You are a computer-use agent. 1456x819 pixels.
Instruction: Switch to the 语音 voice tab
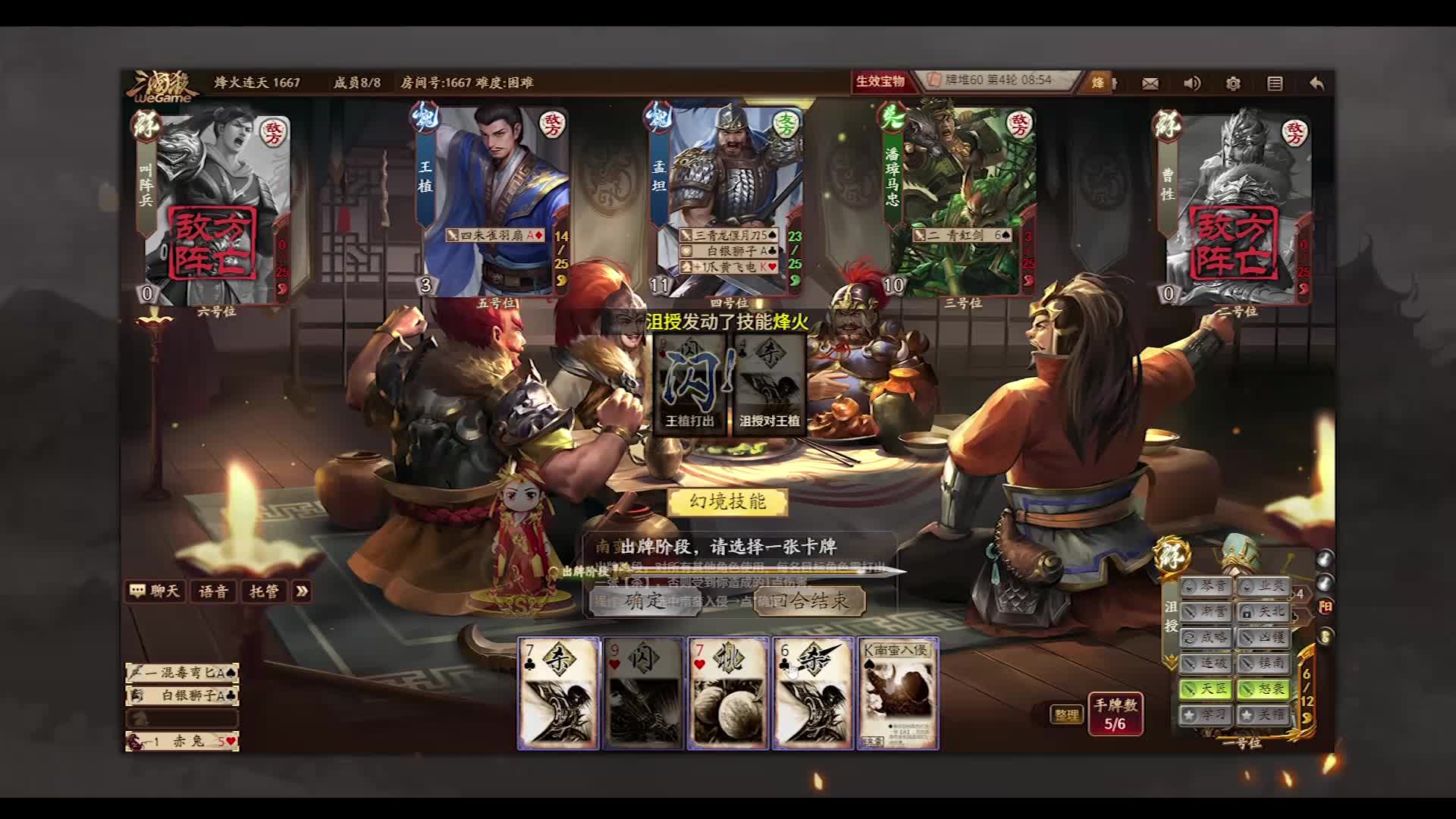(213, 591)
